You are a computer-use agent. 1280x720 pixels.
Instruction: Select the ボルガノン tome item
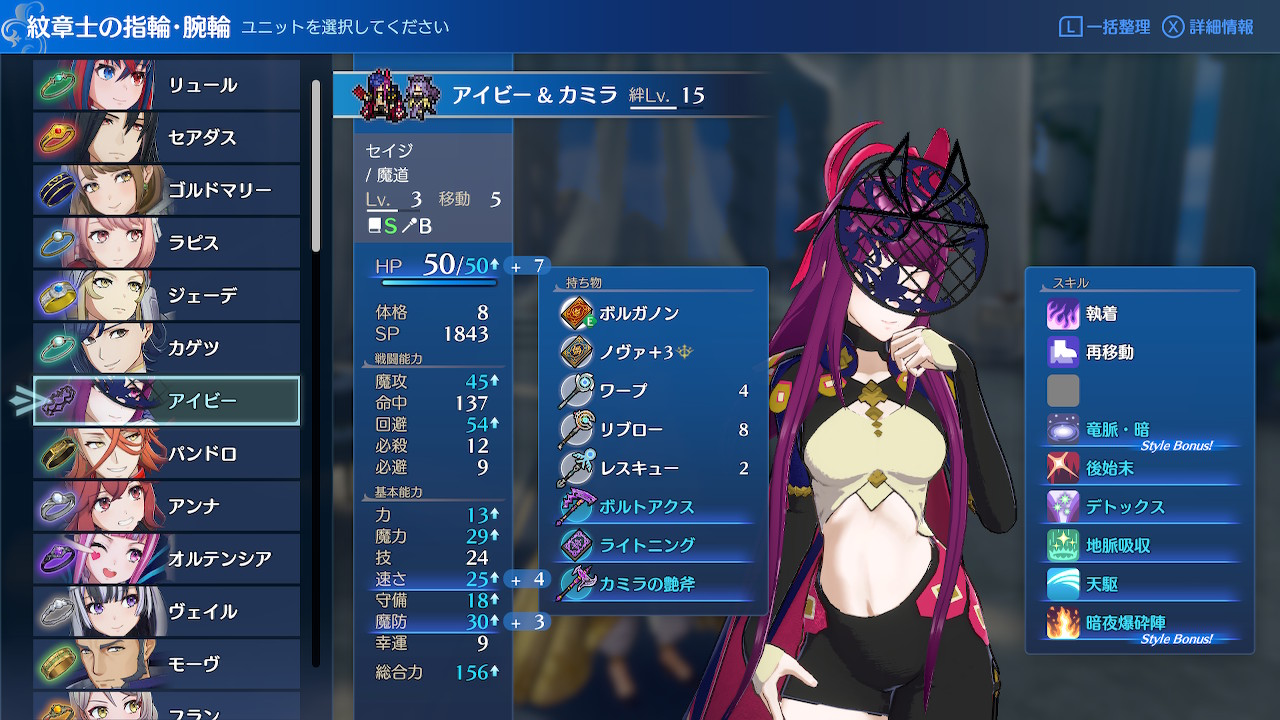tap(653, 313)
